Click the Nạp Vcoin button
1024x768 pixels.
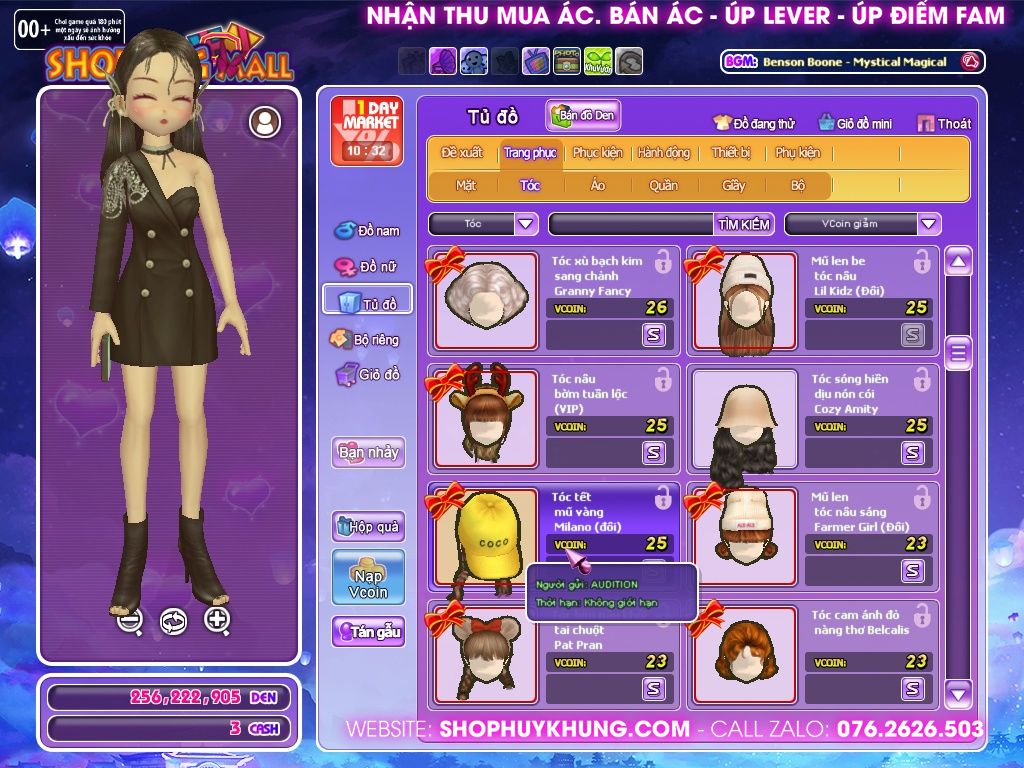pyautogui.click(x=368, y=577)
